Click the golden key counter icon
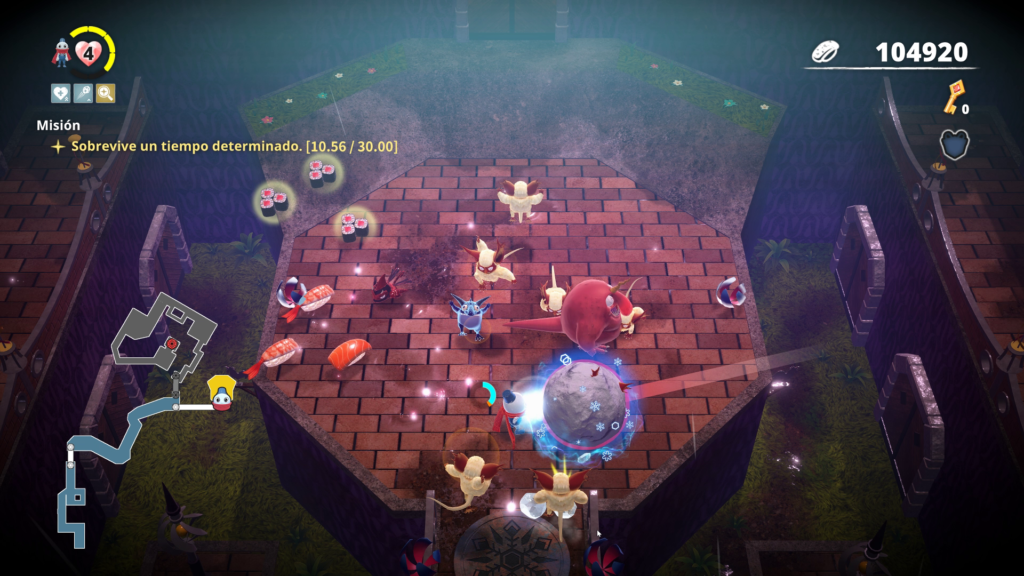 click(x=953, y=97)
